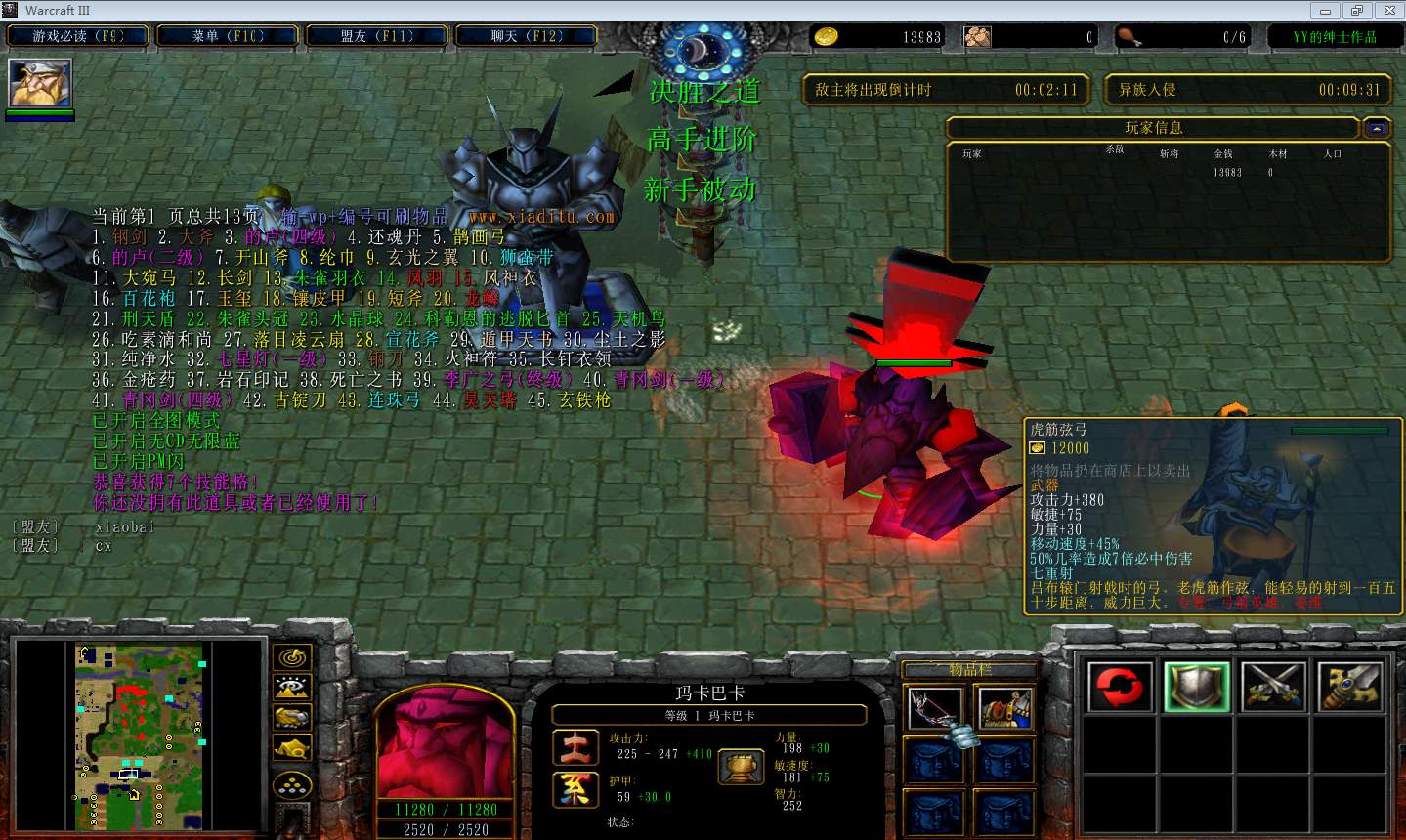
Task: Open the 聊天 (F12) chat log
Action: click(527, 36)
